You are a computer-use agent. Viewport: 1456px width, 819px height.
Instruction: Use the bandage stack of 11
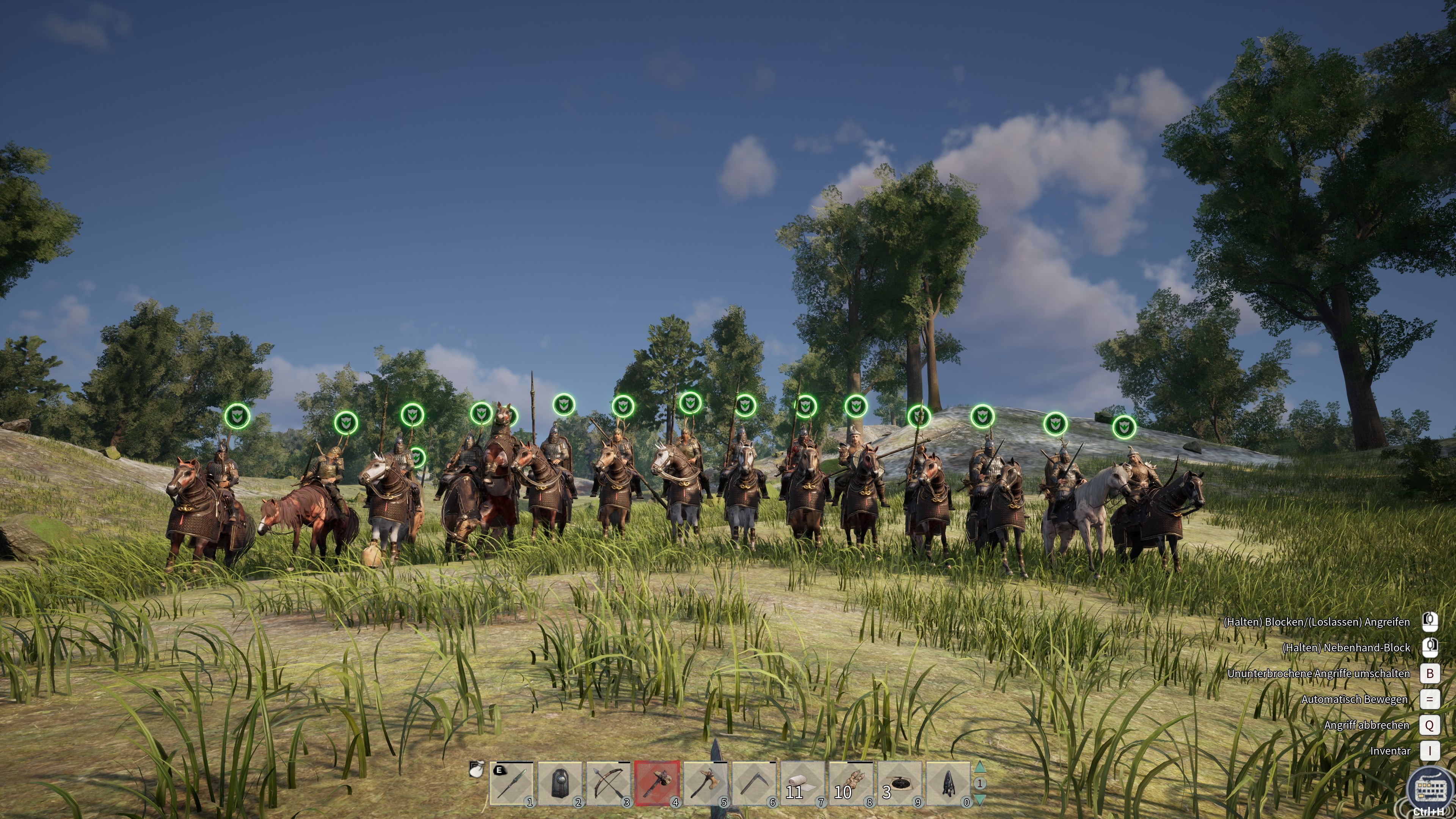[x=803, y=783]
